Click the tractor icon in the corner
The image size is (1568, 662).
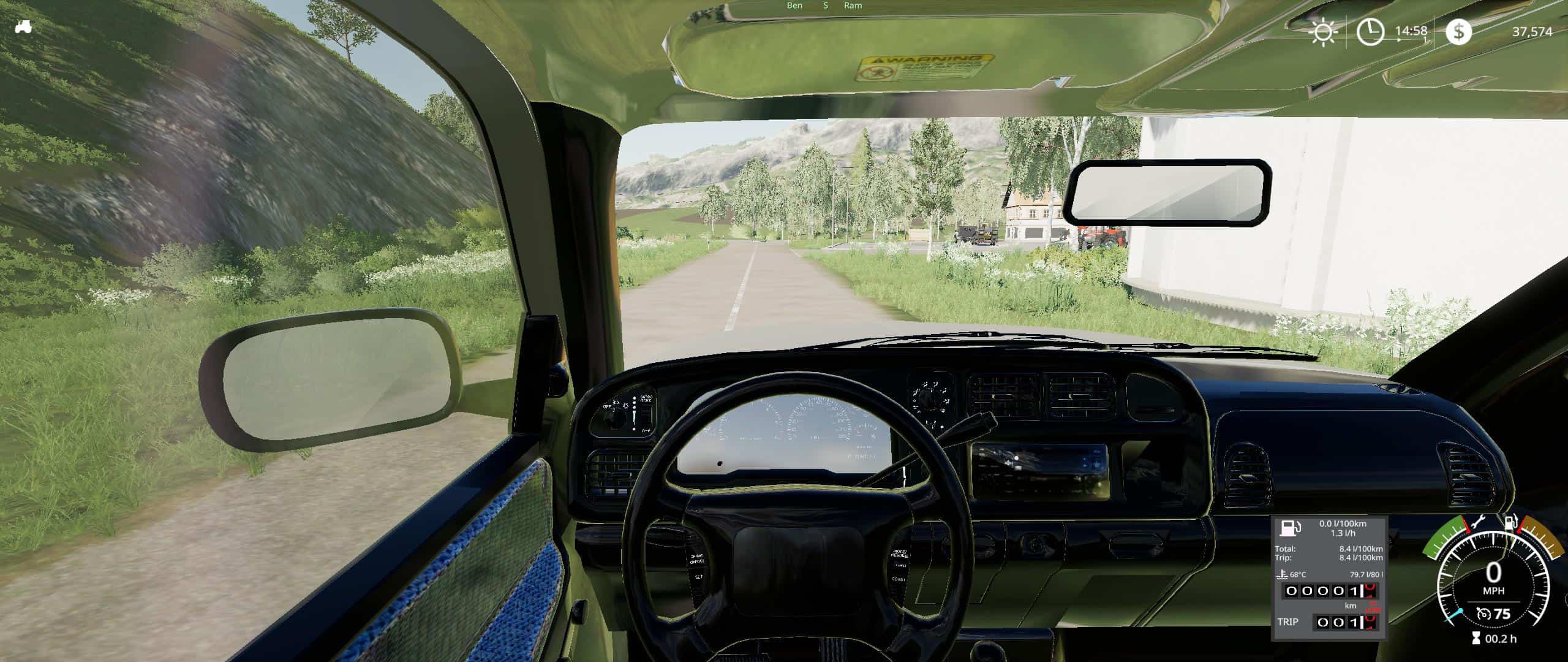click(x=23, y=27)
